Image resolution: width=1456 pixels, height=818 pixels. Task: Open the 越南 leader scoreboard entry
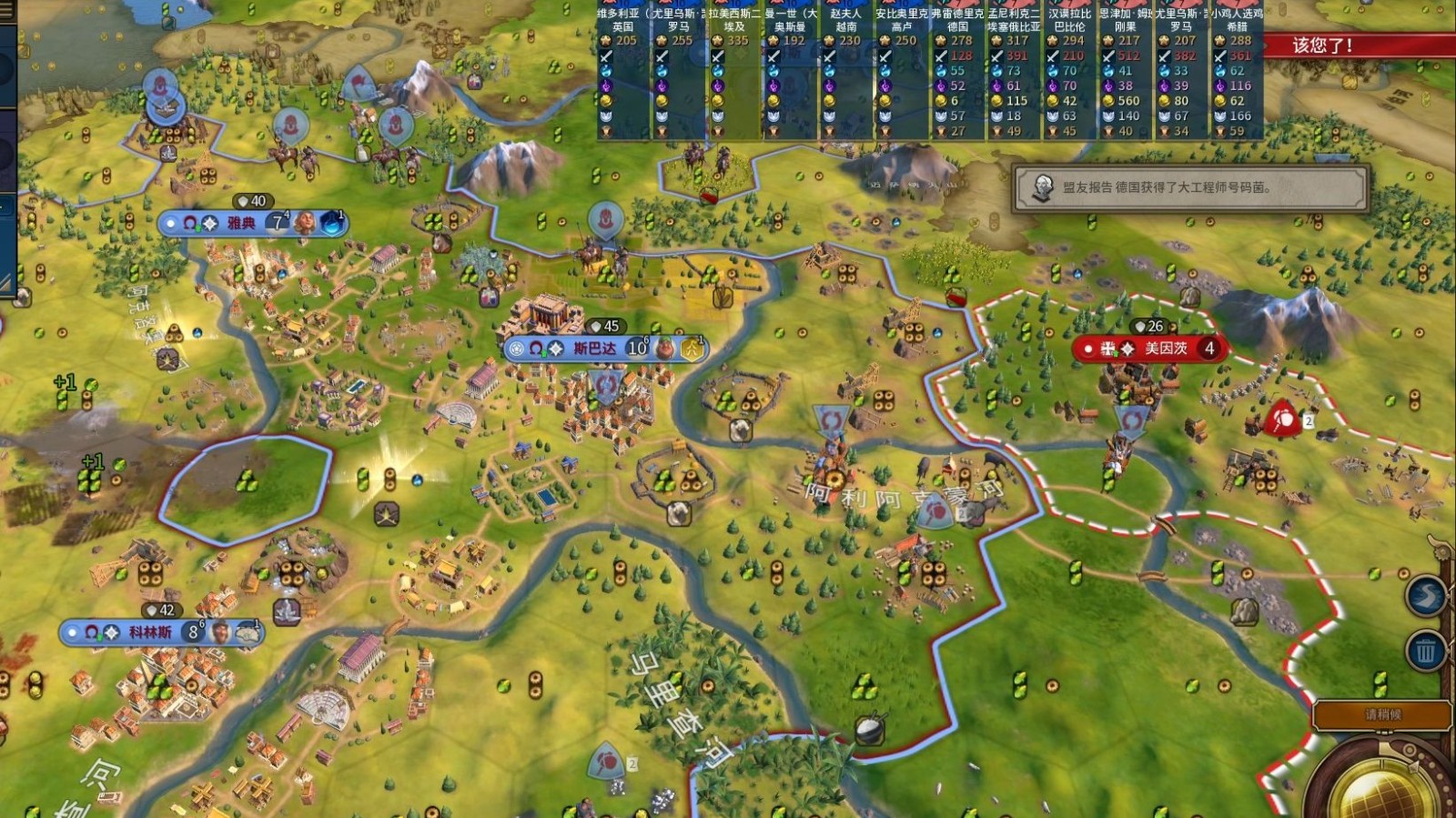(845, 73)
